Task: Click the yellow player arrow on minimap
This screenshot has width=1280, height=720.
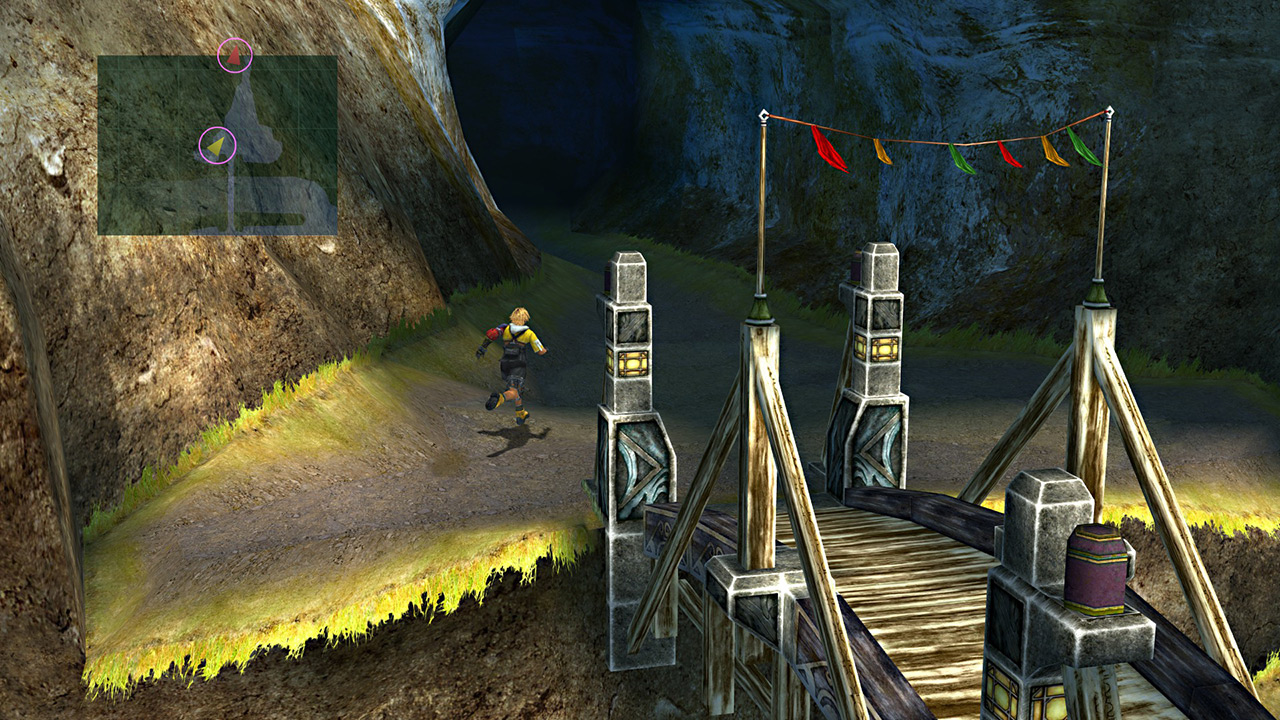Action: coord(216,146)
